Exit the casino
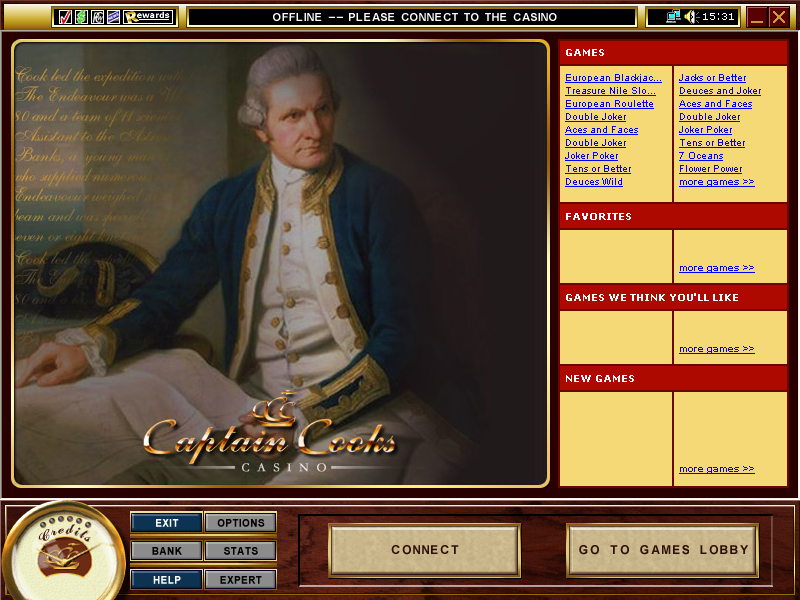Image resolution: width=800 pixels, height=600 pixels. 166,523
